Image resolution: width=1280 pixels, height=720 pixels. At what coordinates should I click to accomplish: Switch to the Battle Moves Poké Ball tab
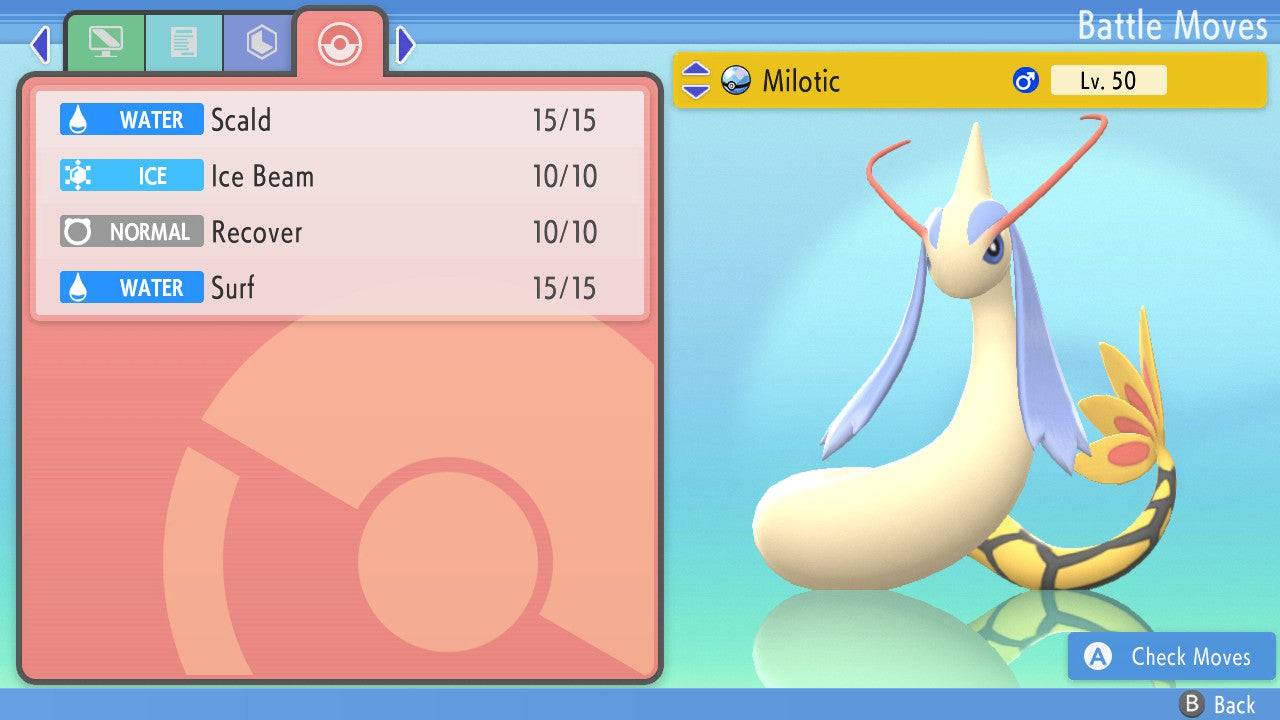pos(340,43)
